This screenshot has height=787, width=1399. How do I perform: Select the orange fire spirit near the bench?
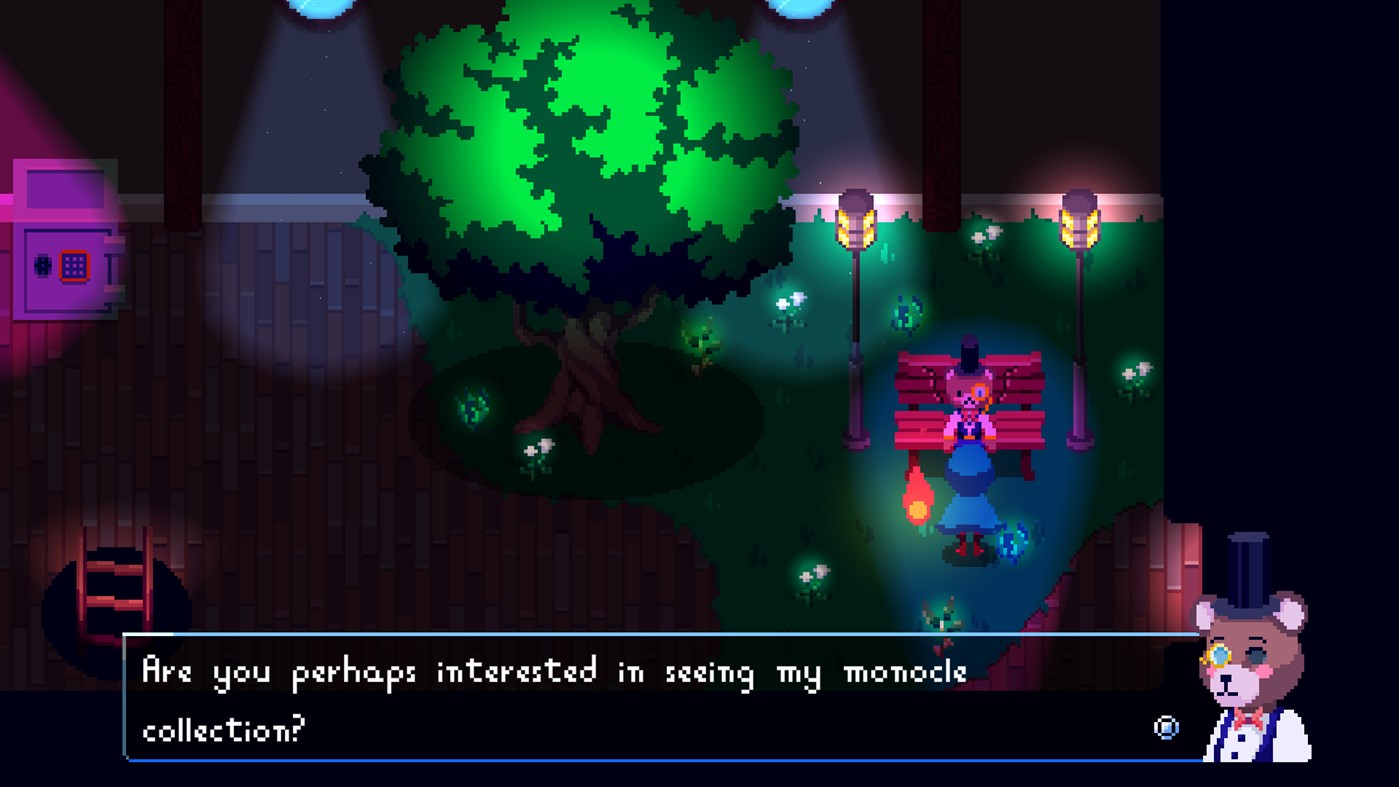(918, 496)
